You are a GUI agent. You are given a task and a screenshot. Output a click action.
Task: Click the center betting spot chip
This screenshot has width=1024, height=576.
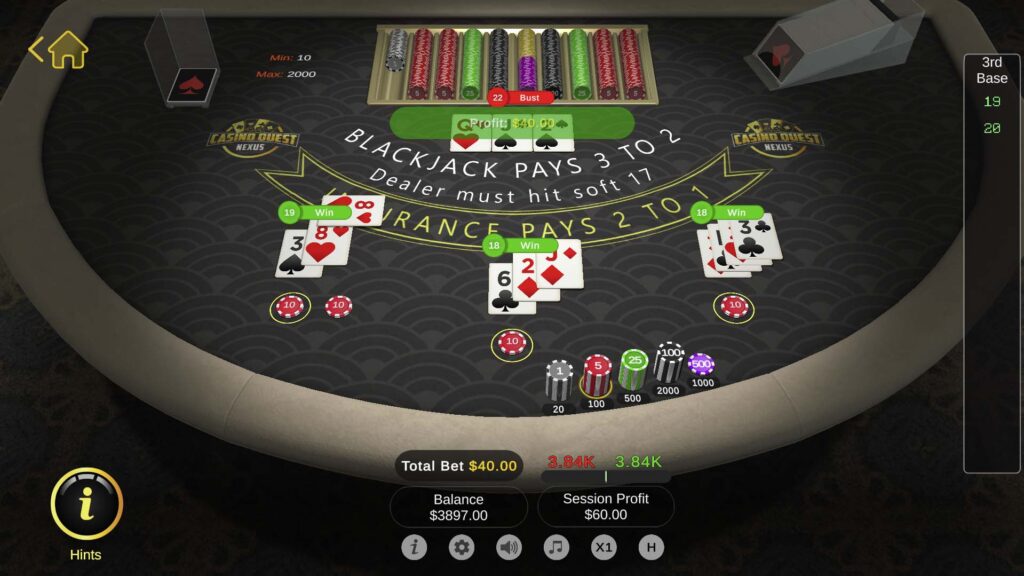click(512, 343)
